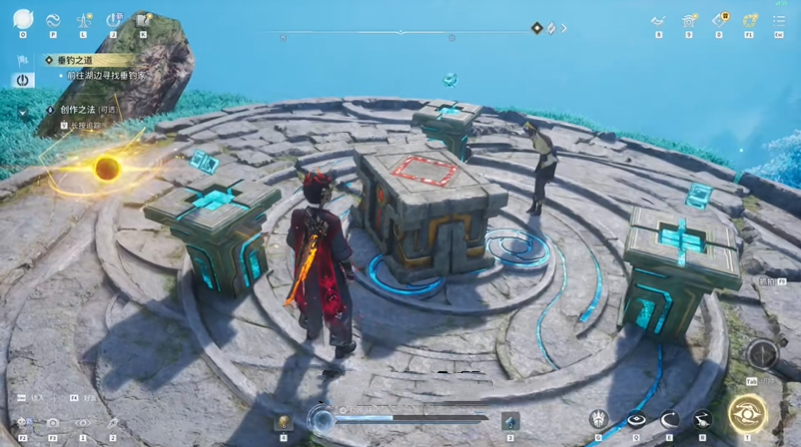Open the archway icon with notification dot
Image resolution: width=801 pixels, height=447 pixels.
point(689,19)
